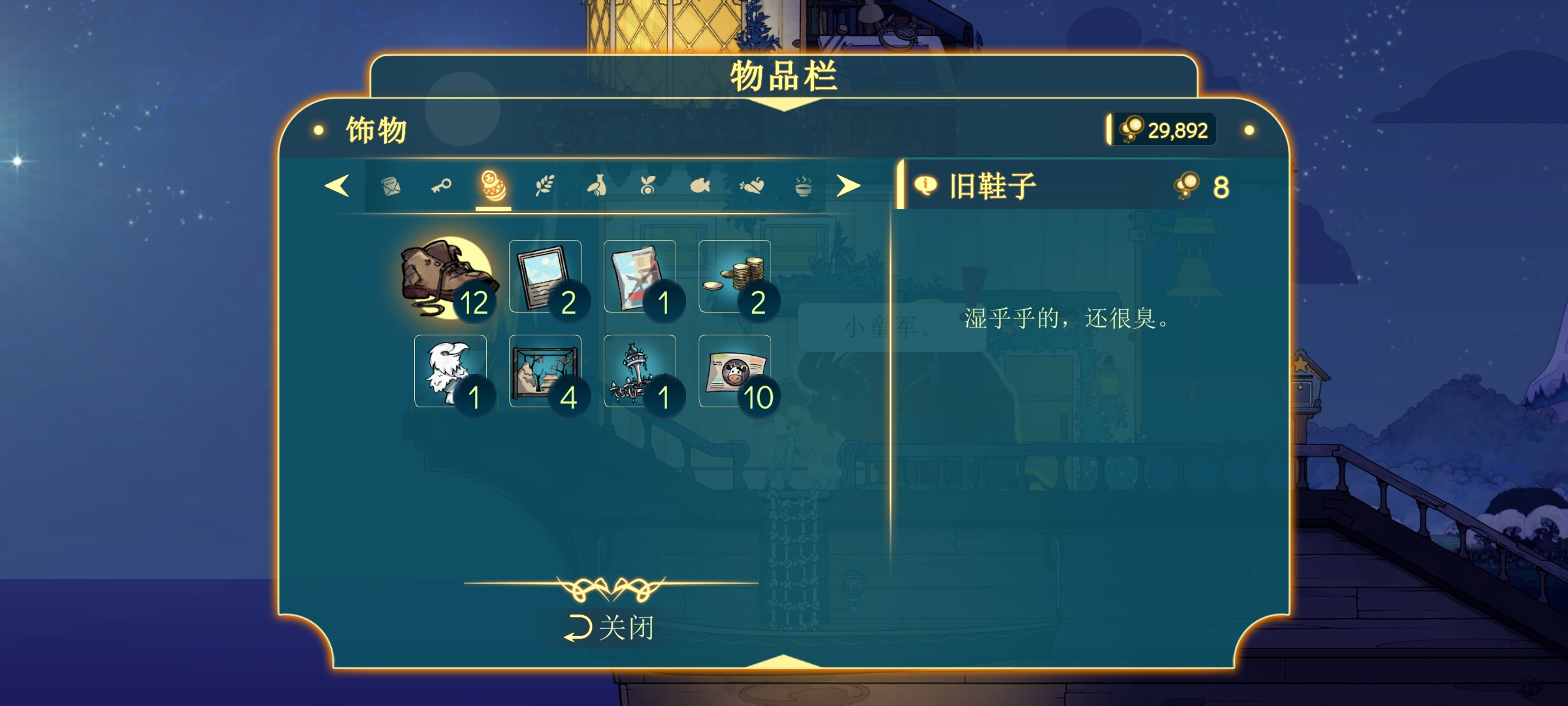The height and width of the screenshot is (706, 1568).
Task: Close the inventory with 关闭 button
Action: [610, 628]
